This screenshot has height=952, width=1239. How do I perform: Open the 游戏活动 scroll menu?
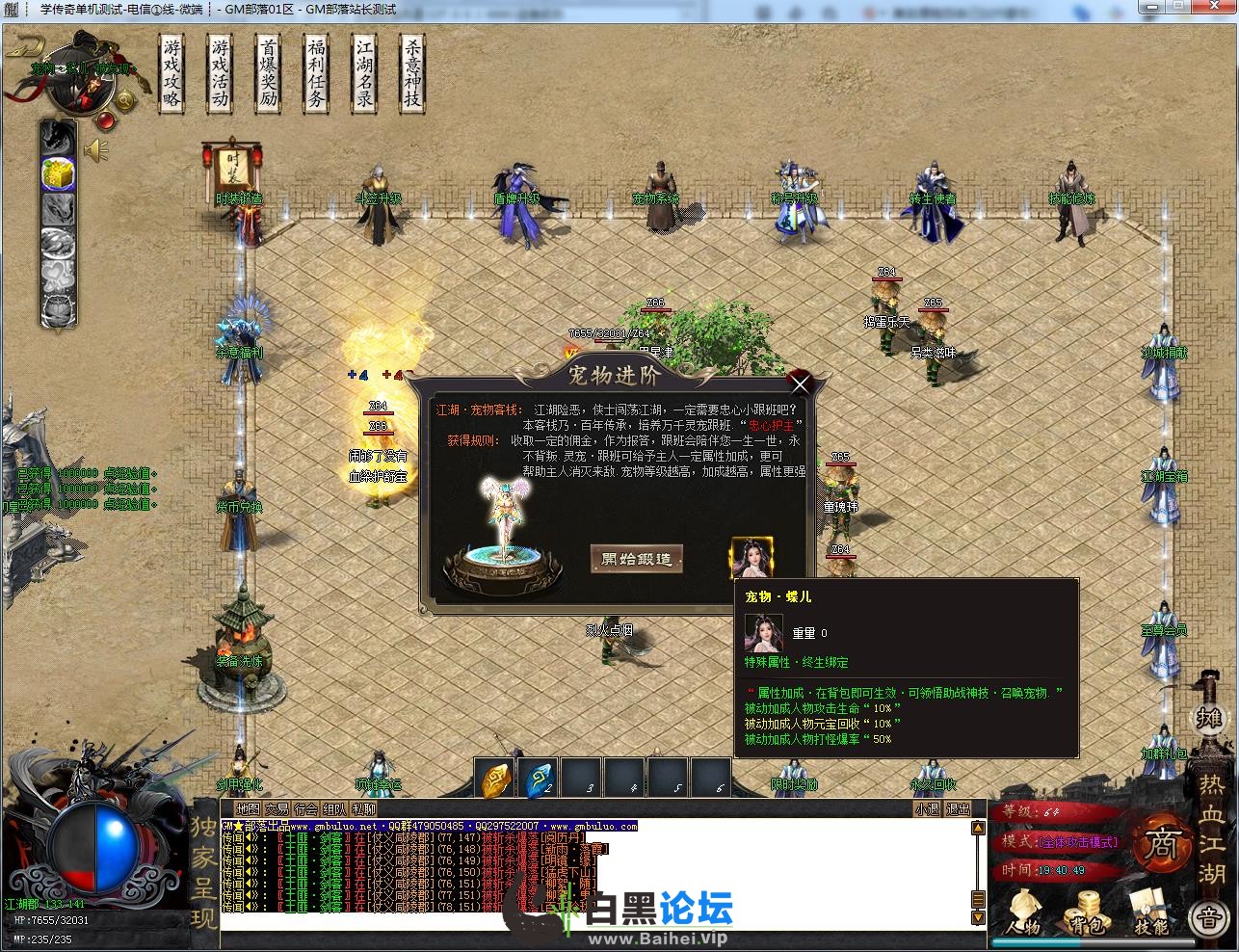(220, 74)
